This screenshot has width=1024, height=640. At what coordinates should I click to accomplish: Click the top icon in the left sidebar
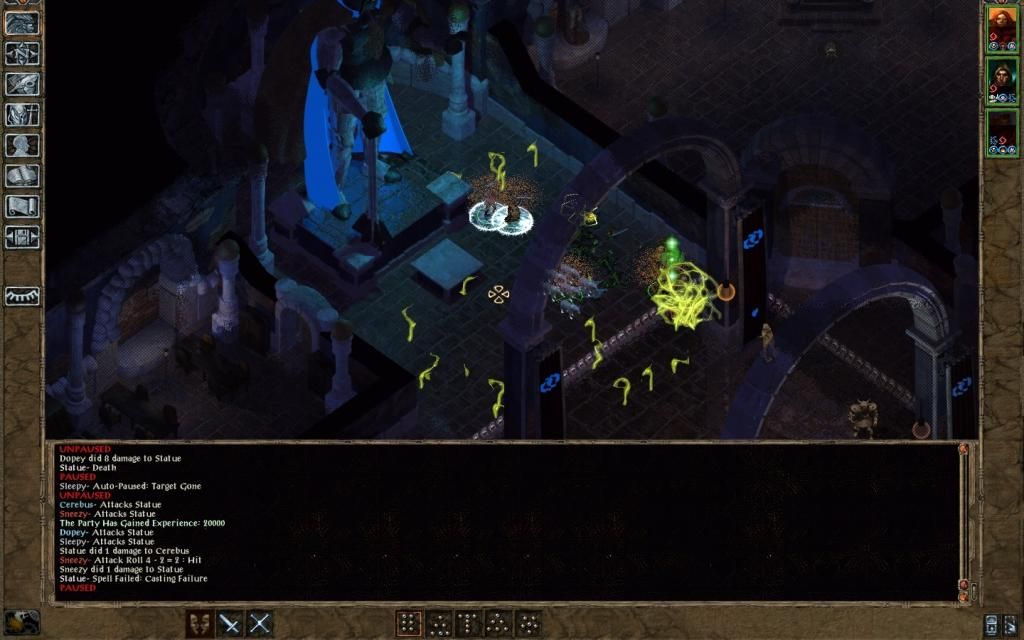(x=22, y=23)
